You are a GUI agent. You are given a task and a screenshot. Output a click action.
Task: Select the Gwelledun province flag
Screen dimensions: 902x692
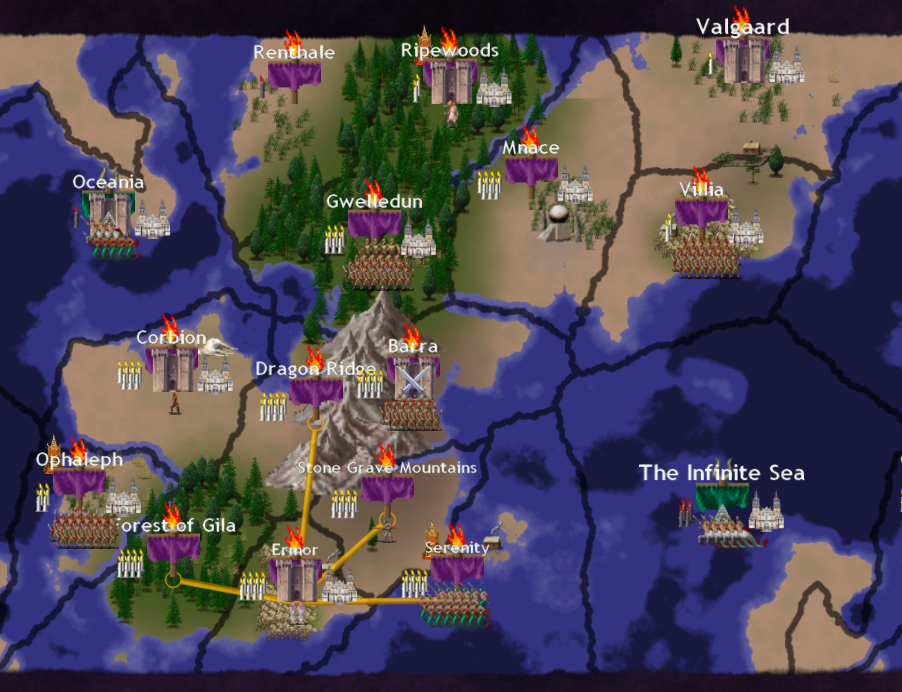coord(375,224)
